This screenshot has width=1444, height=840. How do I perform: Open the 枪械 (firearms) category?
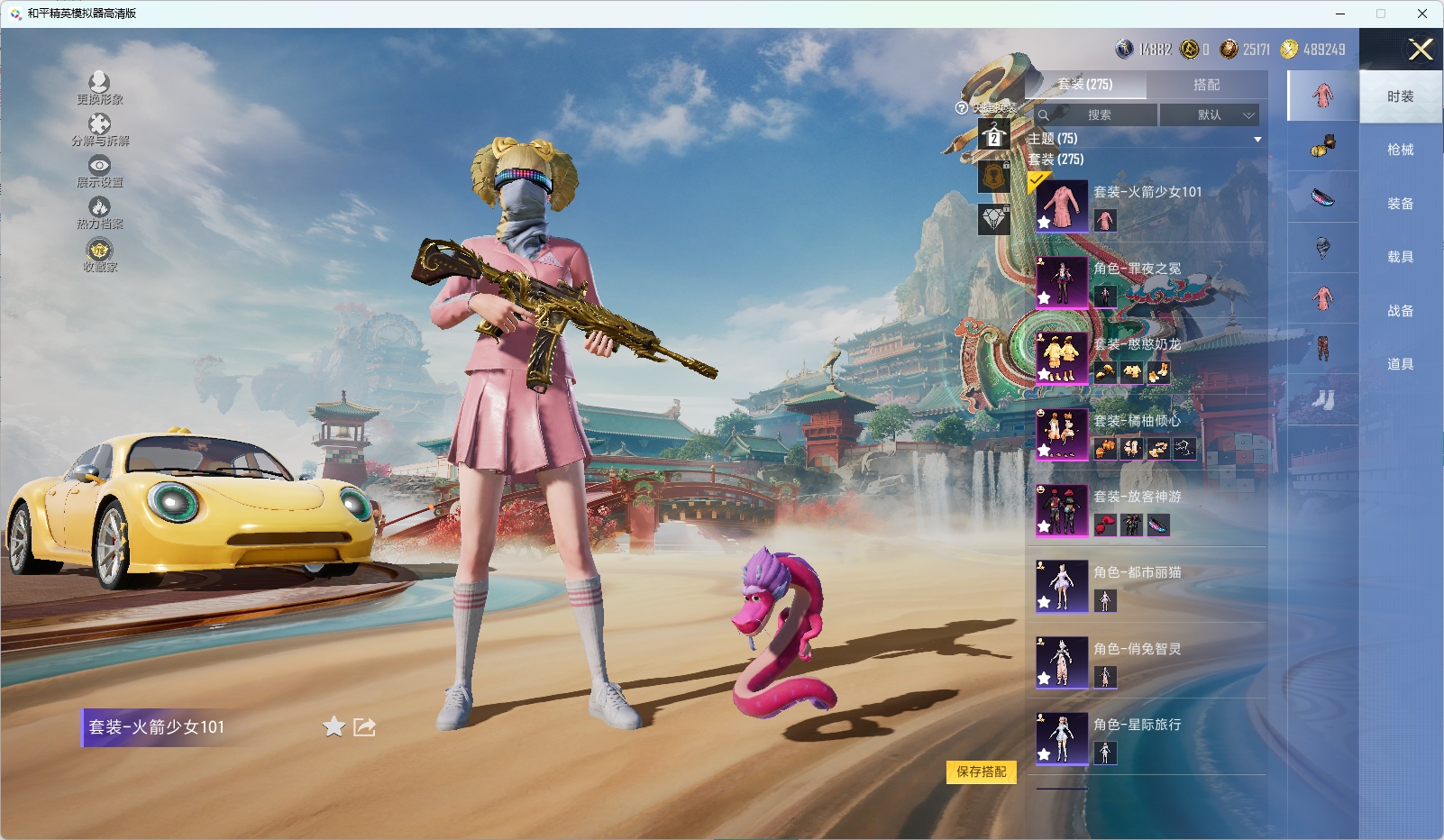pyautogui.click(x=1400, y=150)
